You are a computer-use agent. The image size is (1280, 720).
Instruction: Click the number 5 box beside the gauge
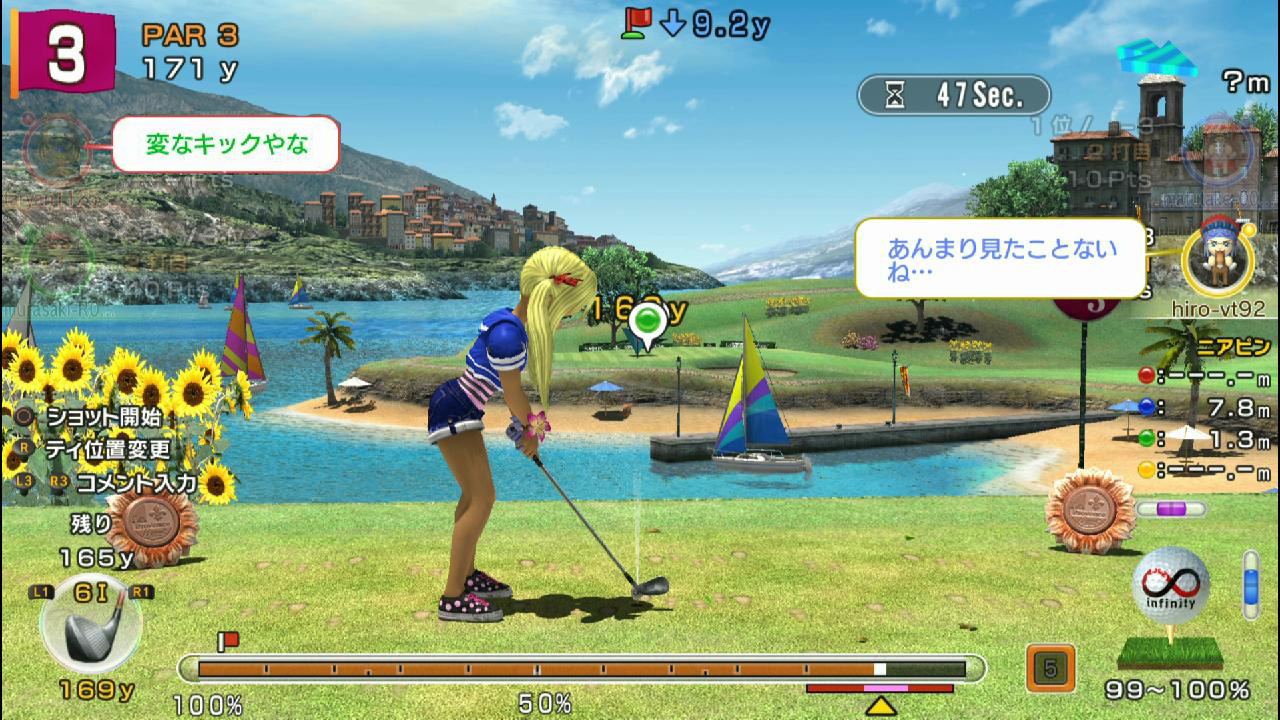coord(1050,669)
